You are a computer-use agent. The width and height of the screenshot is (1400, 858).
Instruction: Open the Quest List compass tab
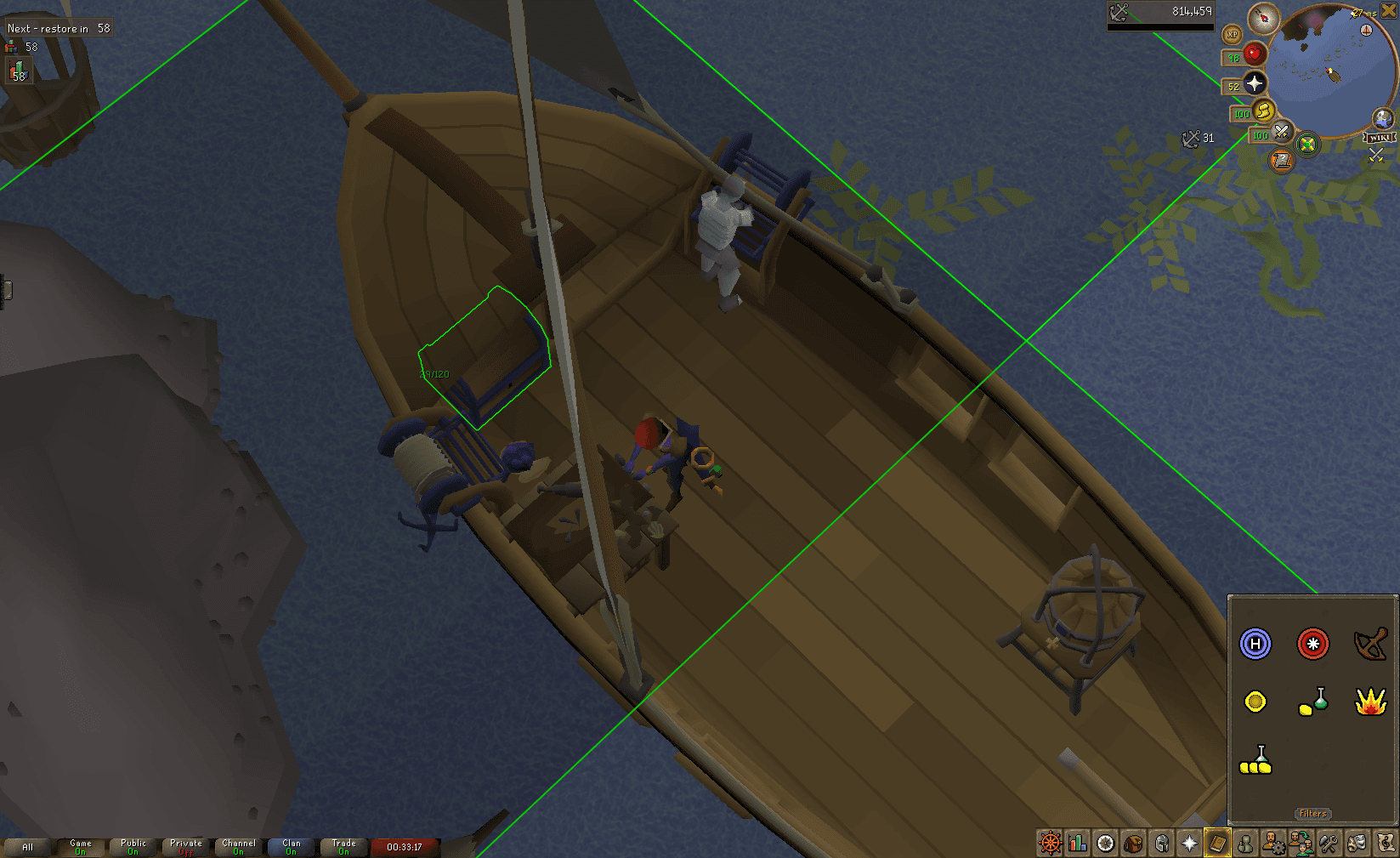tap(1107, 844)
